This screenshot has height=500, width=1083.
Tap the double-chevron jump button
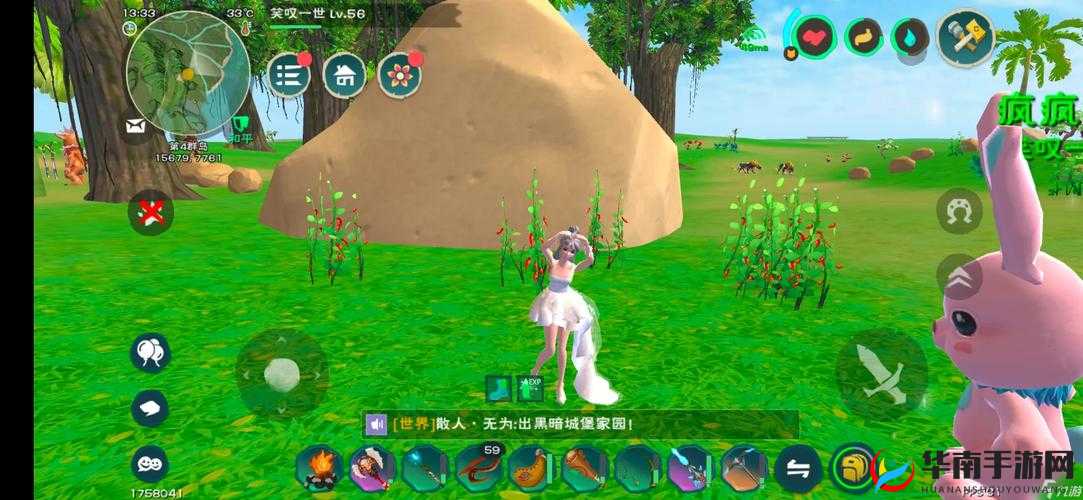click(x=958, y=275)
